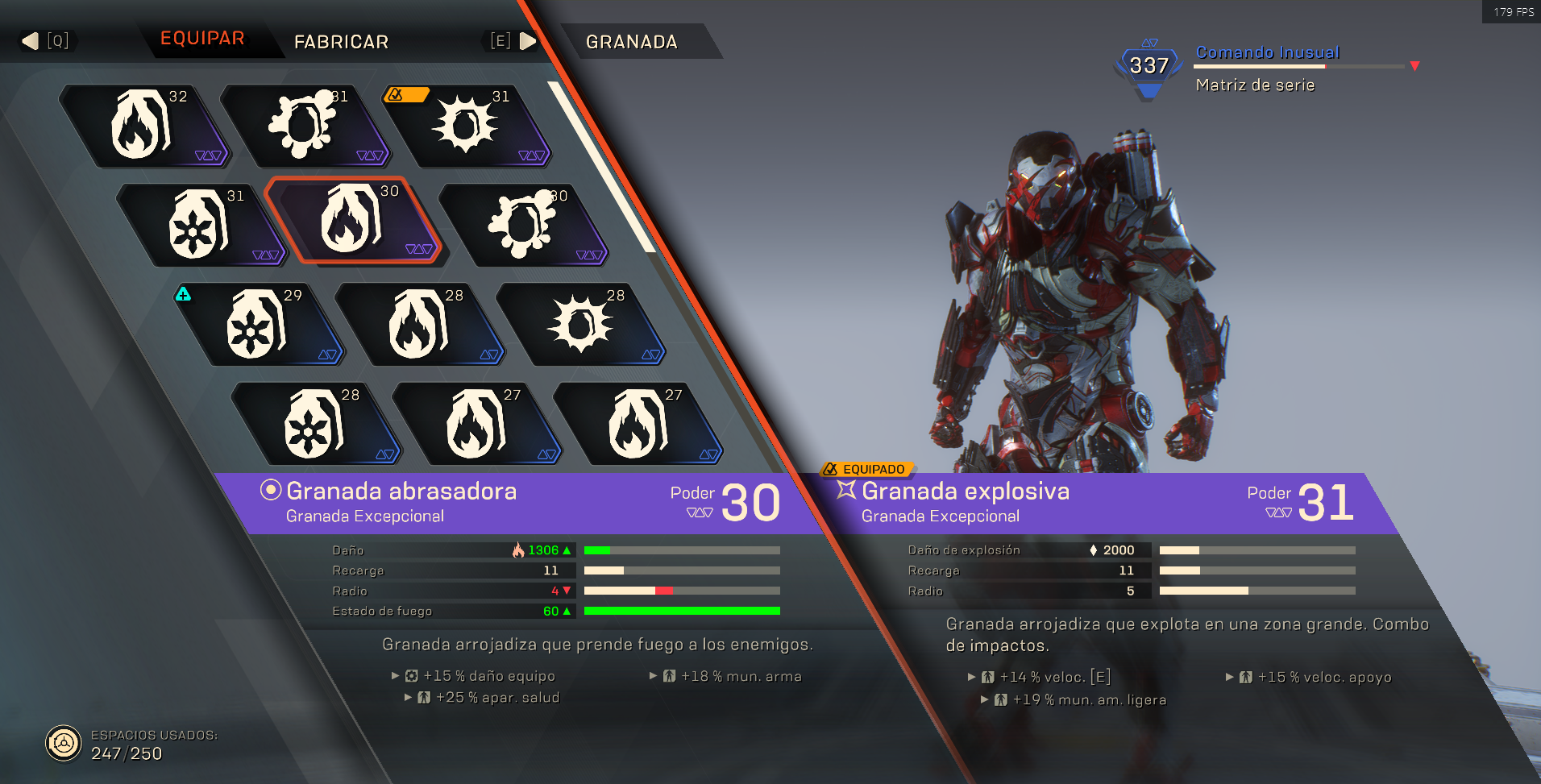Click the right arrow beside the tabs
1541x784 pixels.
[x=528, y=41]
